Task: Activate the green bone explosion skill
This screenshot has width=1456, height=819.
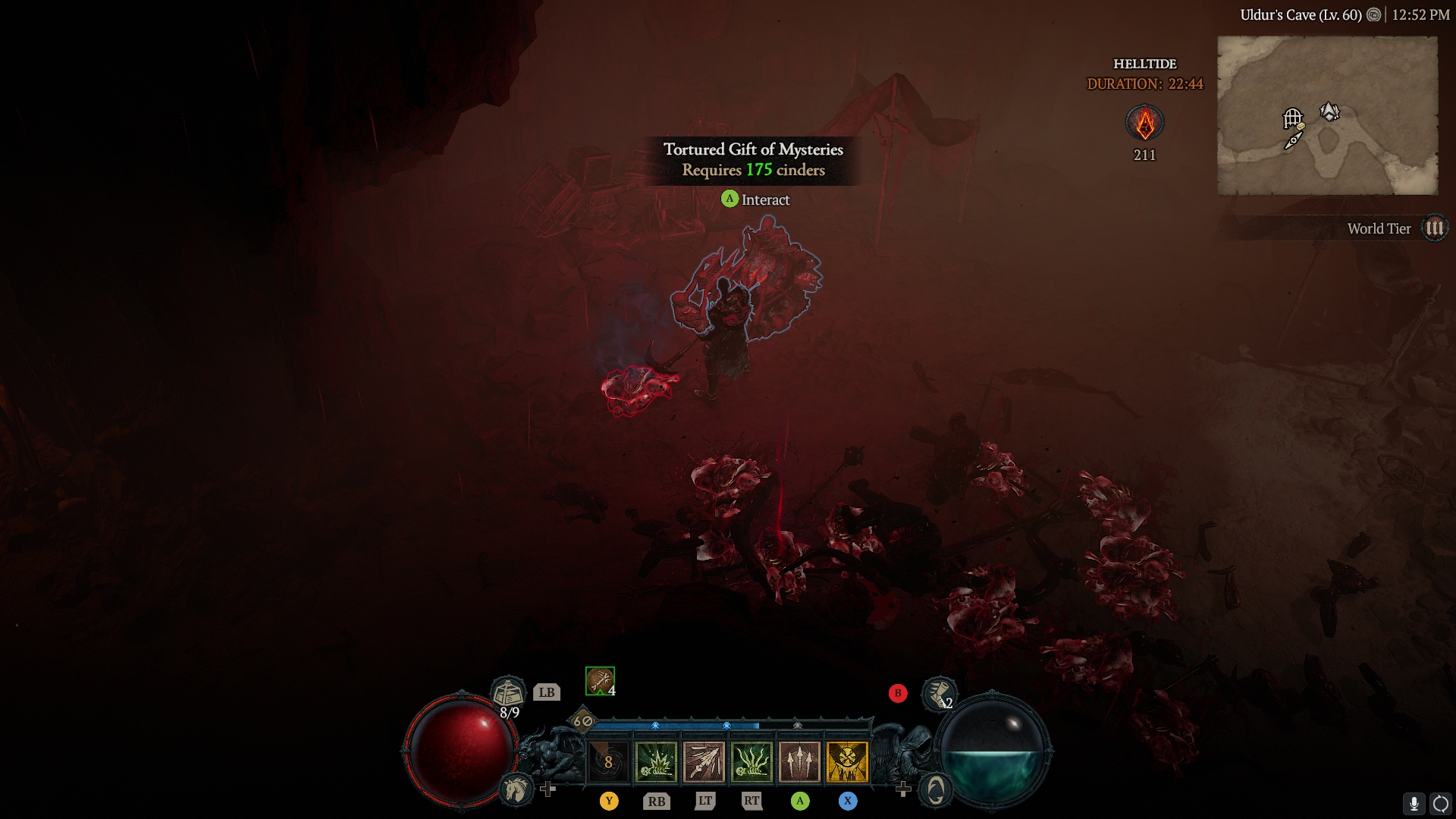Action: click(656, 762)
